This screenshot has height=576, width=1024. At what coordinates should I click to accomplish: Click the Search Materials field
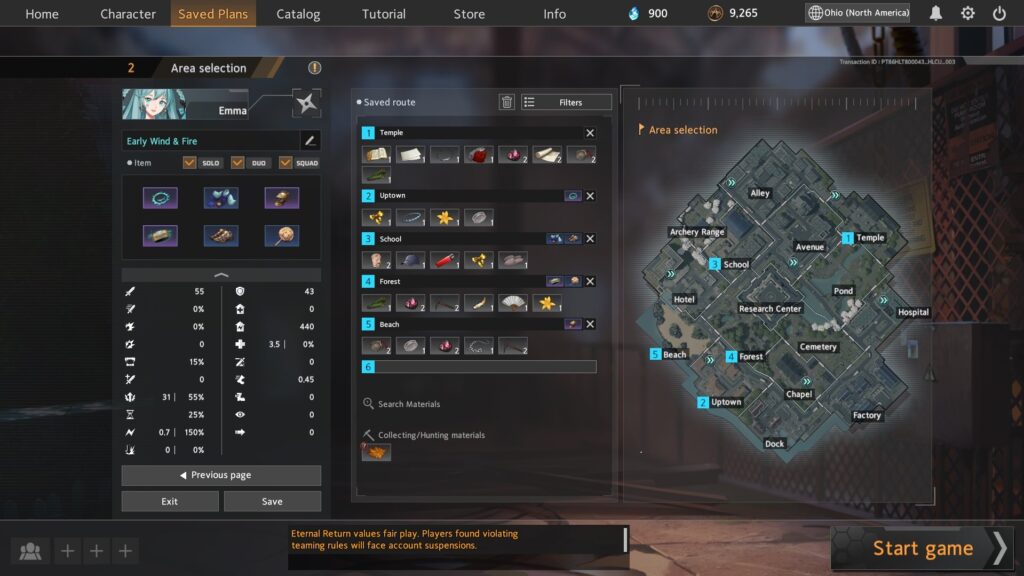[409, 404]
